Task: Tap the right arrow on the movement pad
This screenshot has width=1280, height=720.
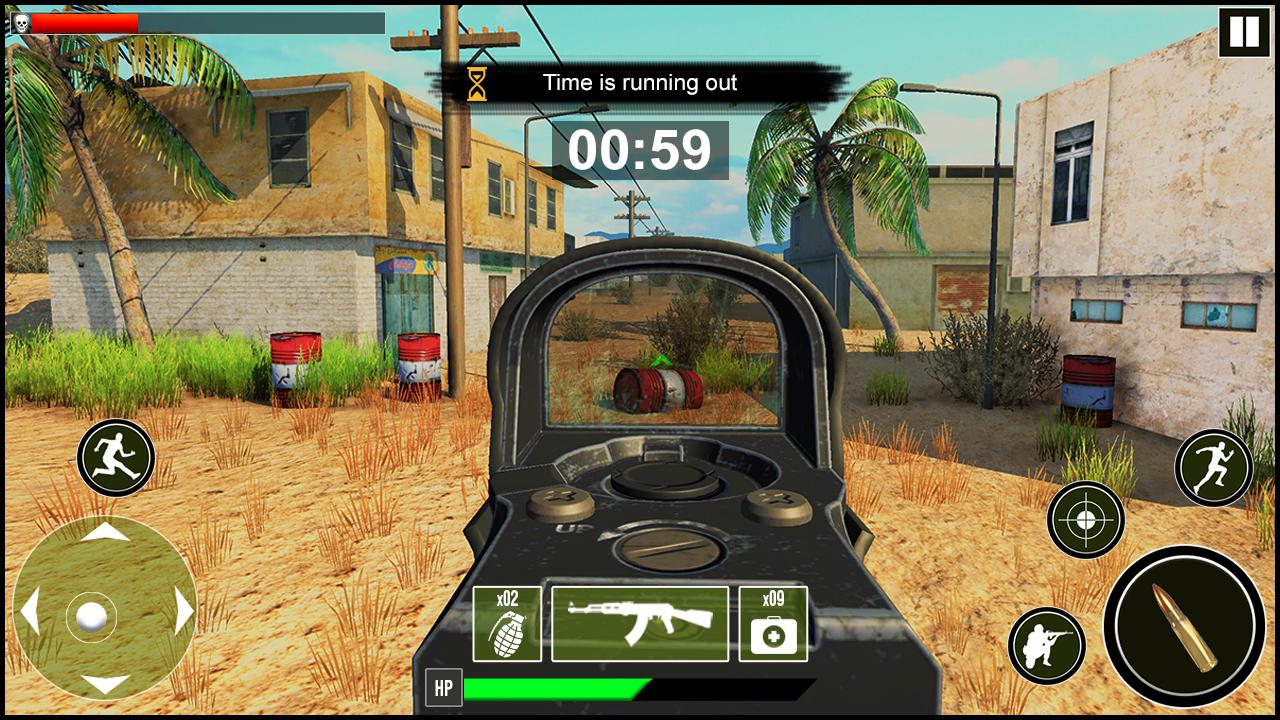Action: click(184, 610)
